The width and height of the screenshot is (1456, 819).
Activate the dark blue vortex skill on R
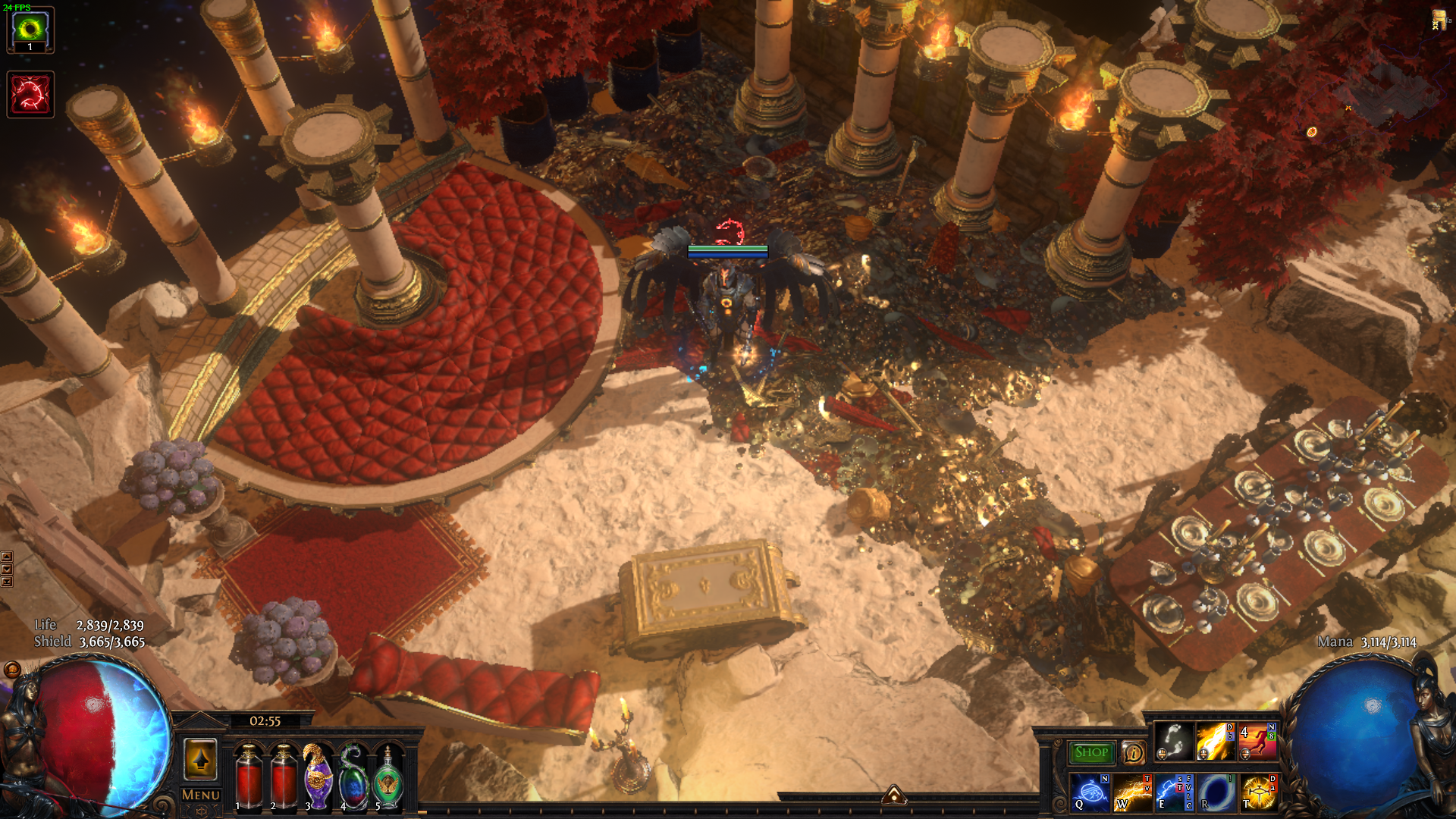pyautogui.click(x=1216, y=792)
